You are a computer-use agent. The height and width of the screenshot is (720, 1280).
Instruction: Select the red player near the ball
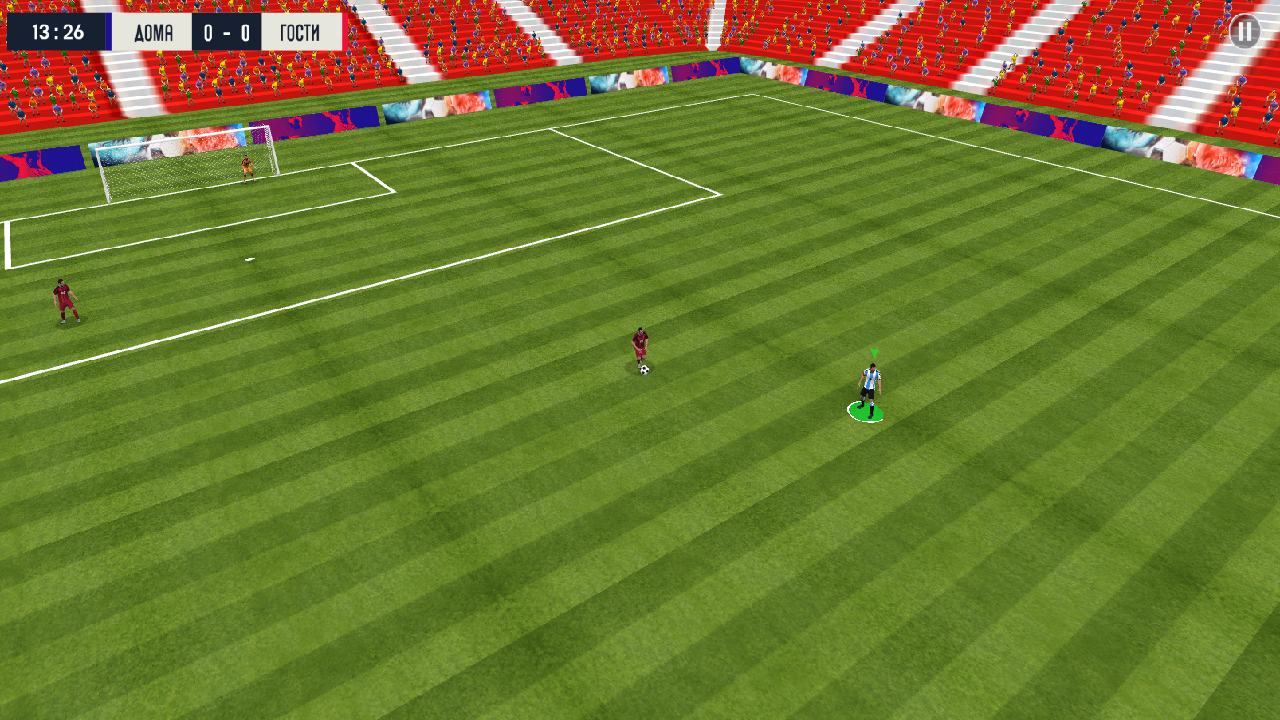638,345
